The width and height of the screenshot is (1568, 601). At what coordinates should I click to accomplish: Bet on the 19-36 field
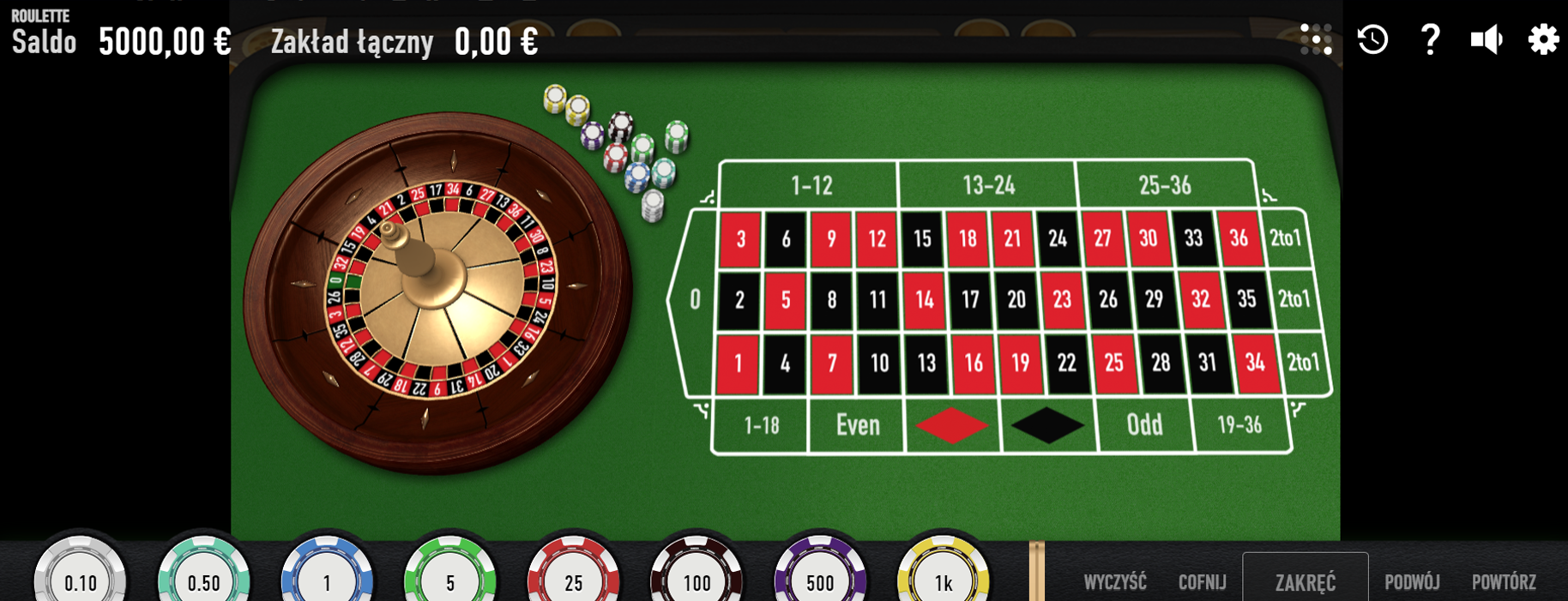pyautogui.click(x=1239, y=425)
